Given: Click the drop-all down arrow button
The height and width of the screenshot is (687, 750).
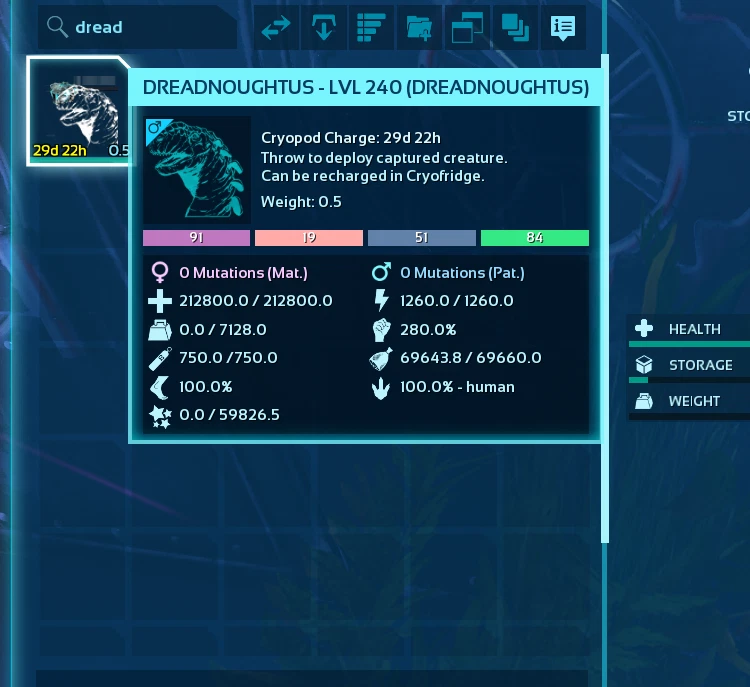Looking at the screenshot, I should 324,28.
